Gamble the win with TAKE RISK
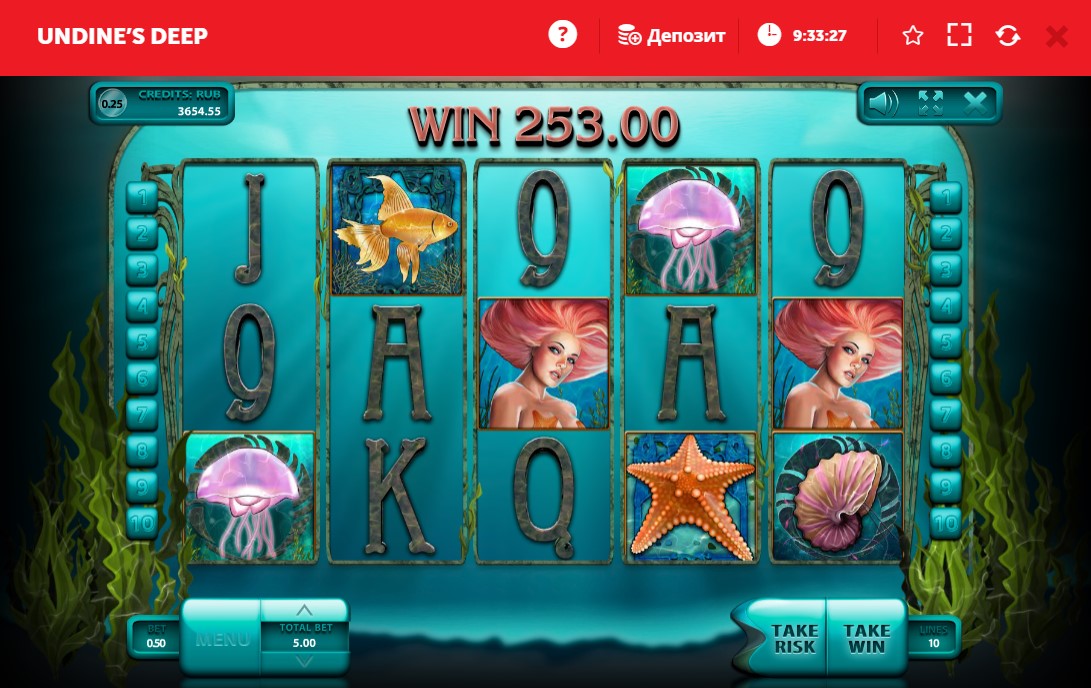The image size is (1091, 688). [x=794, y=637]
